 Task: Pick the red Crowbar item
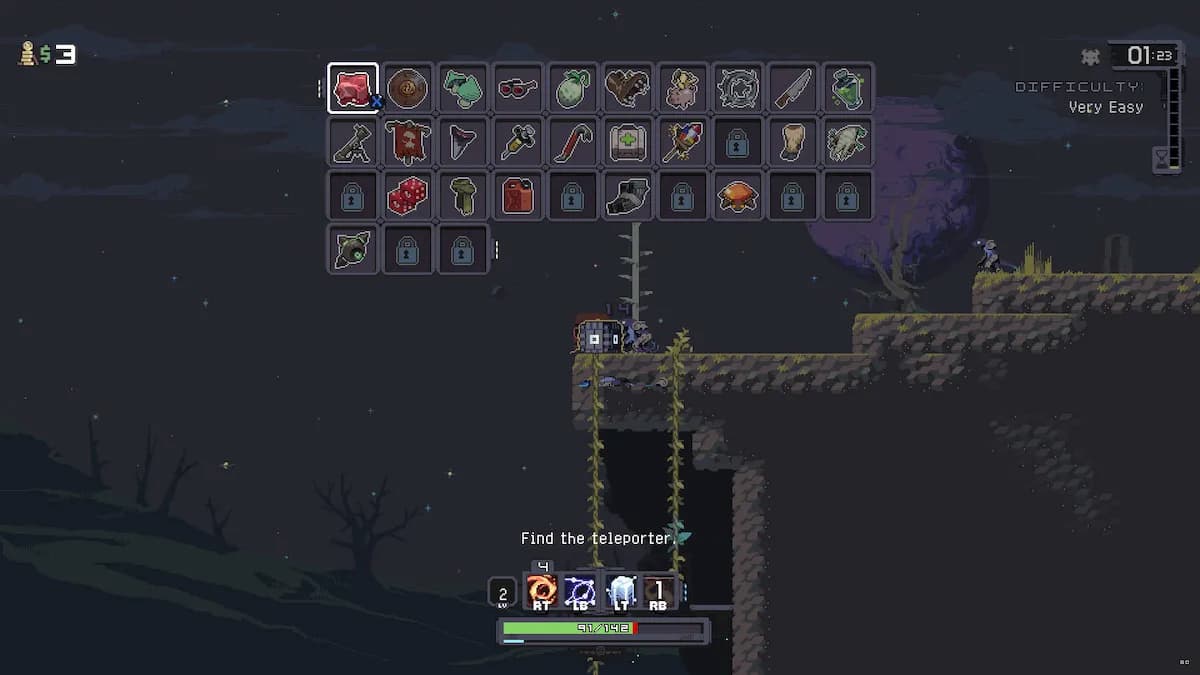click(x=572, y=142)
